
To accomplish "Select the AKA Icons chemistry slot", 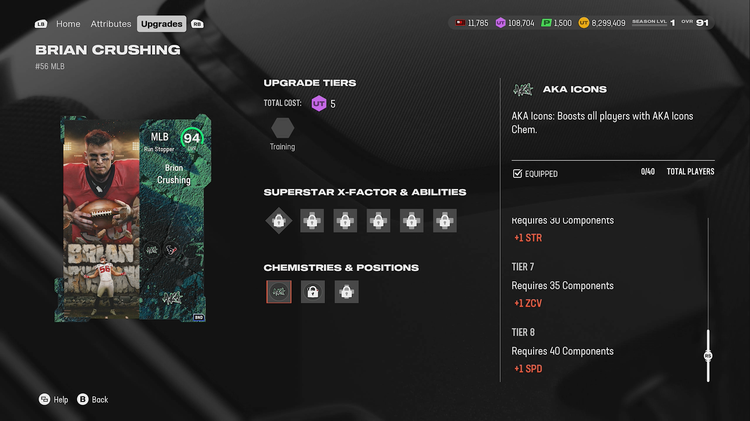I will tap(279, 292).
